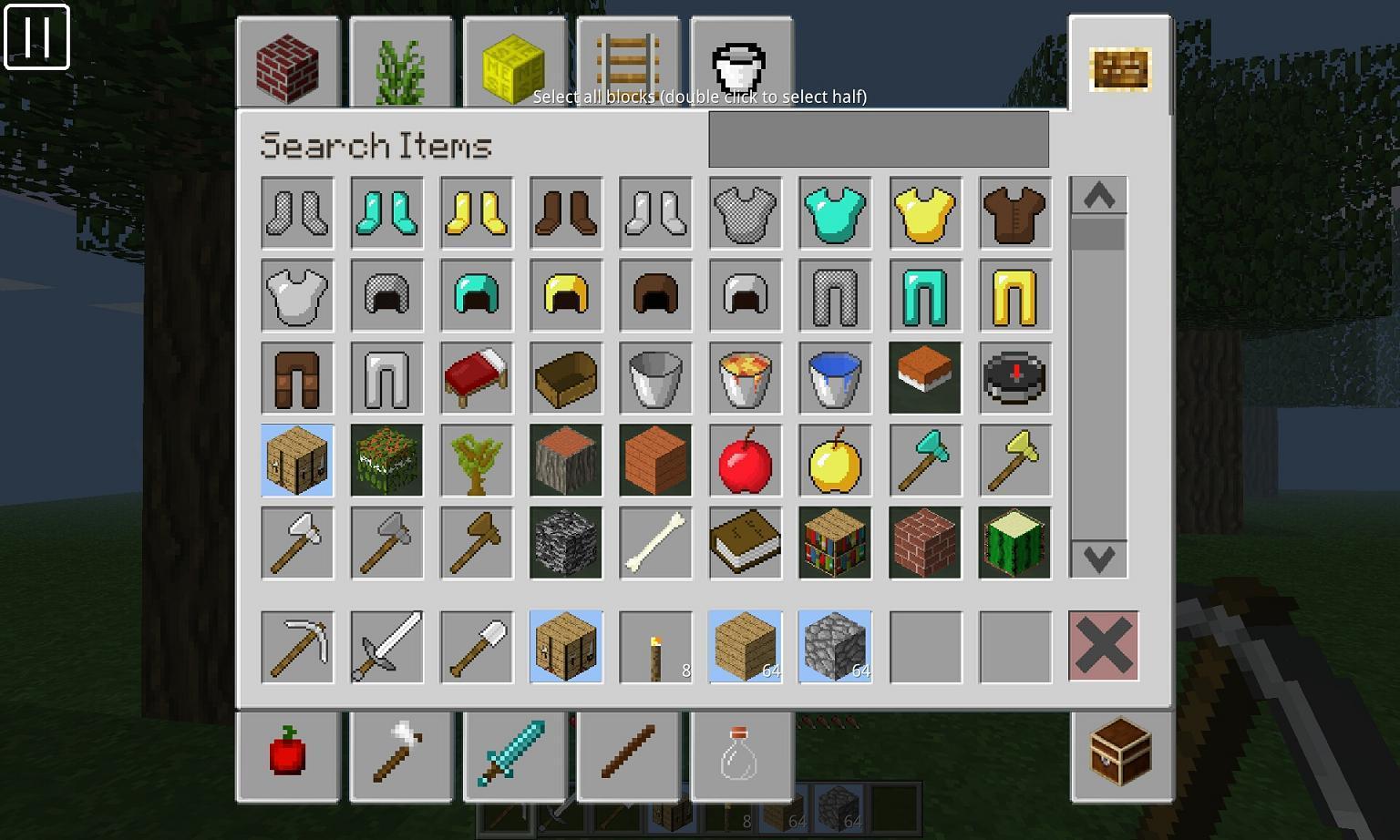1400x840 pixels.
Task: Select the diamond sword in the bottom bar
Action: (515, 754)
